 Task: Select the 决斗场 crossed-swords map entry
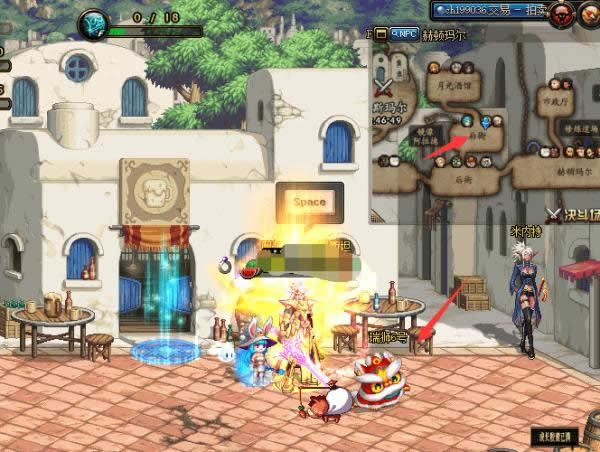click(573, 213)
